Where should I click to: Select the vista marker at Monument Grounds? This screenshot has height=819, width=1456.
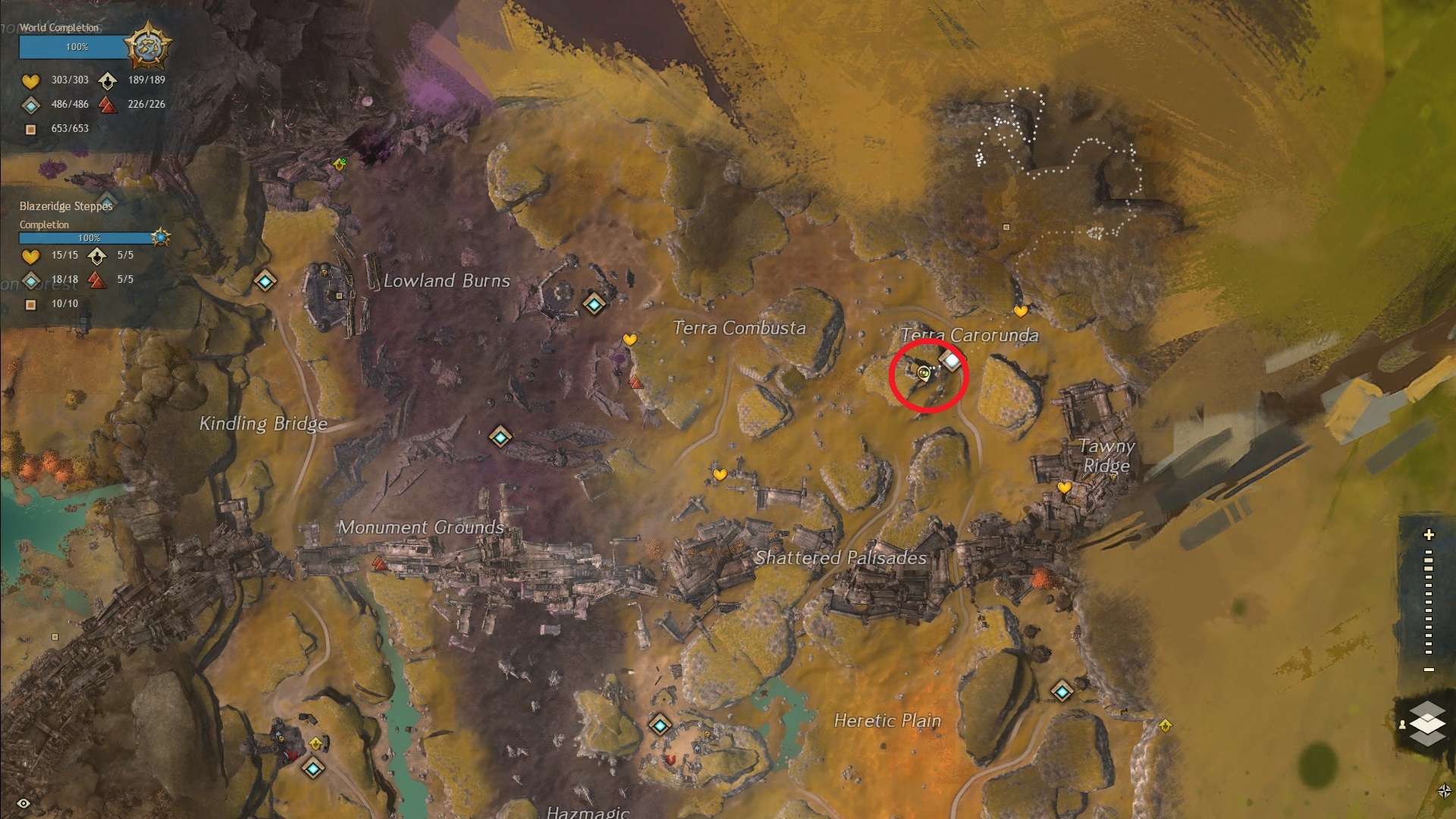[x=379, y=563]
